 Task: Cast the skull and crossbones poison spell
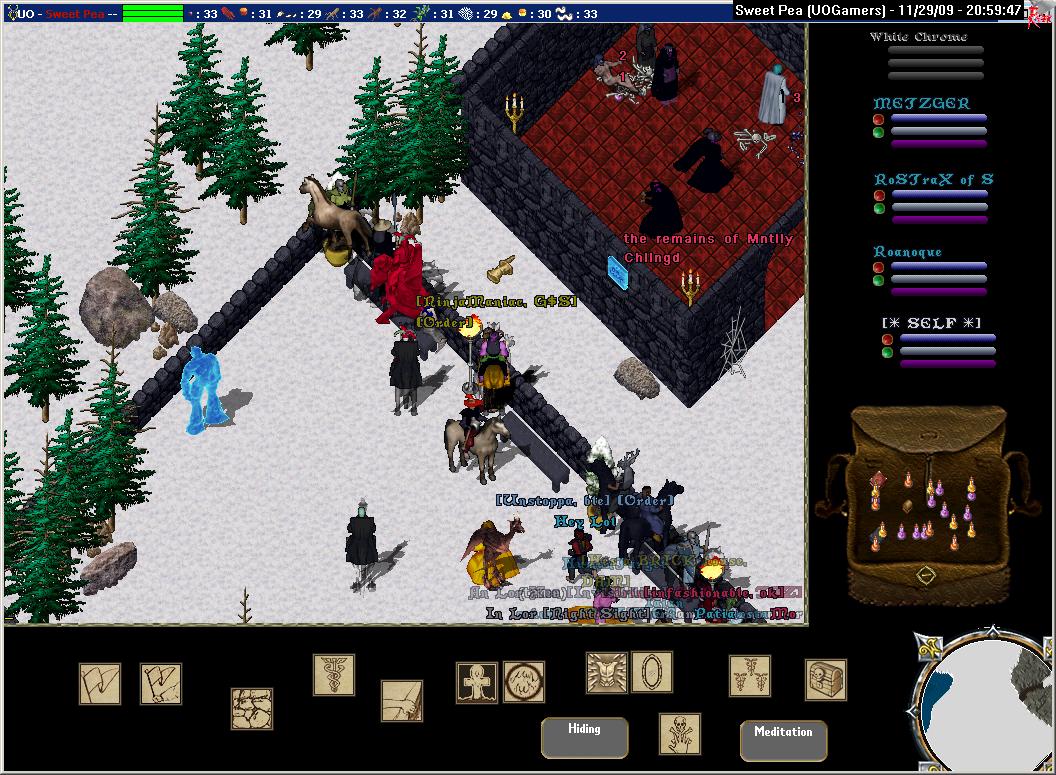tap(680, 733)
